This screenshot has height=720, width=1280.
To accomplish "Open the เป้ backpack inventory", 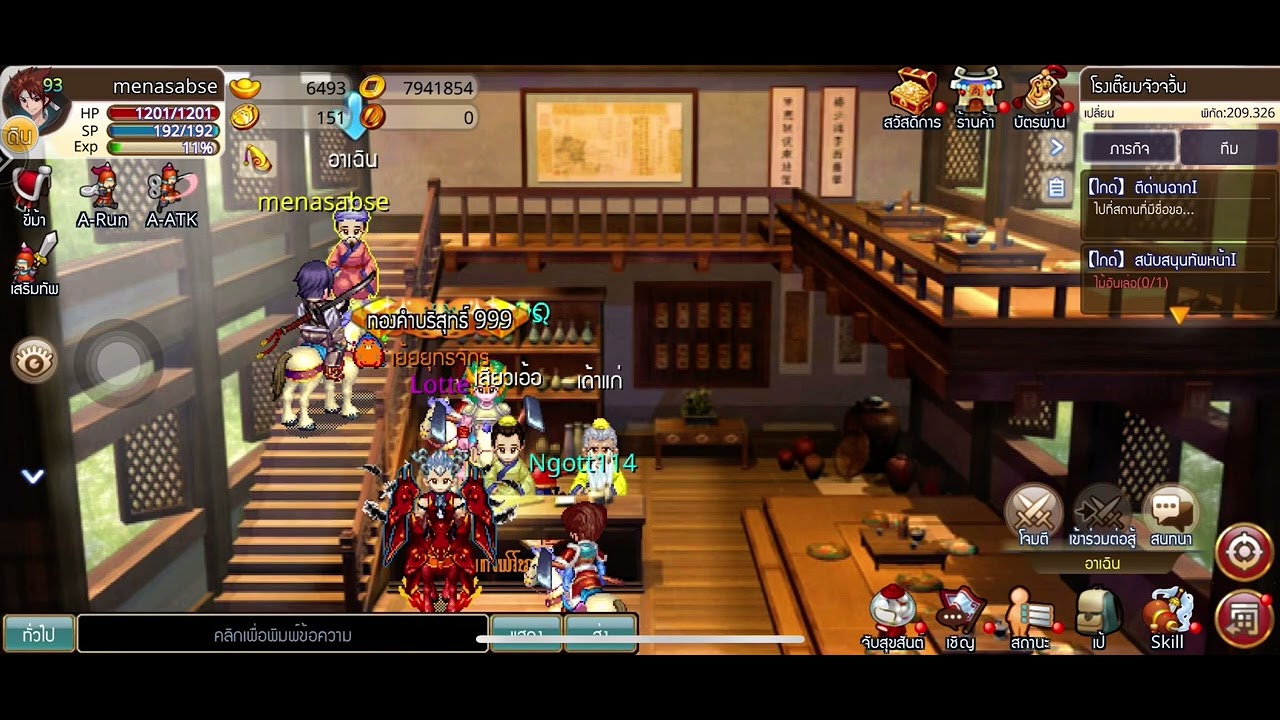I will coord(1098,618).
